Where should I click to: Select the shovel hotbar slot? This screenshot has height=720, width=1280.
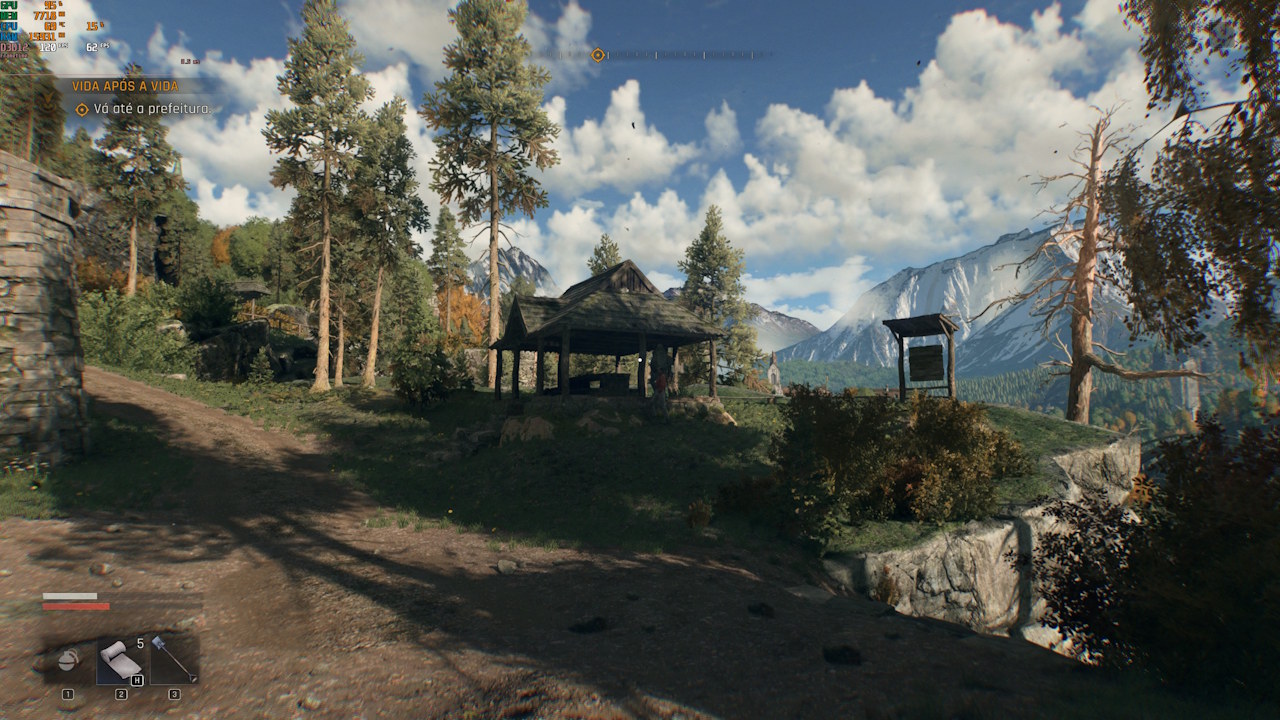[174, 660]
